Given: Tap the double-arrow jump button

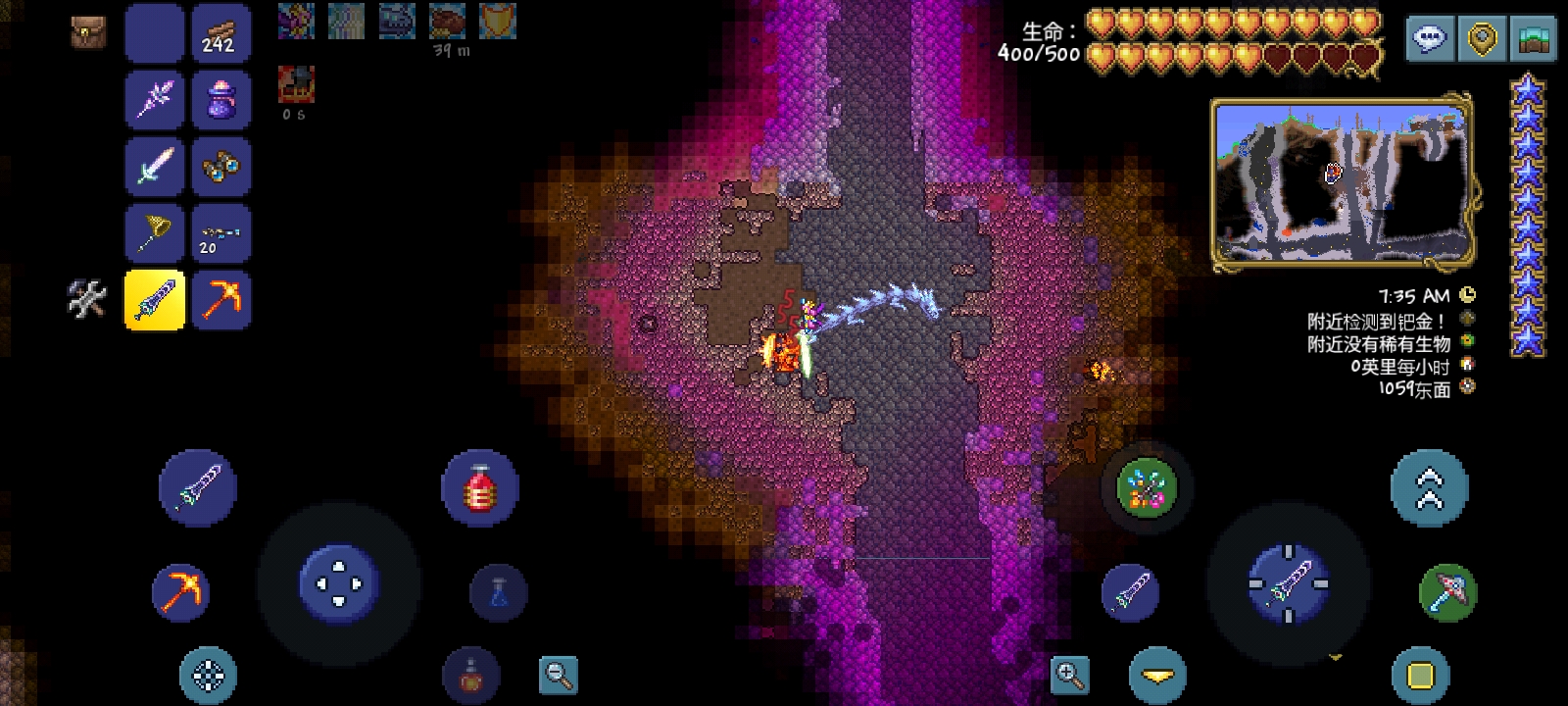Looking at the screenshot, I should 1429,487.
